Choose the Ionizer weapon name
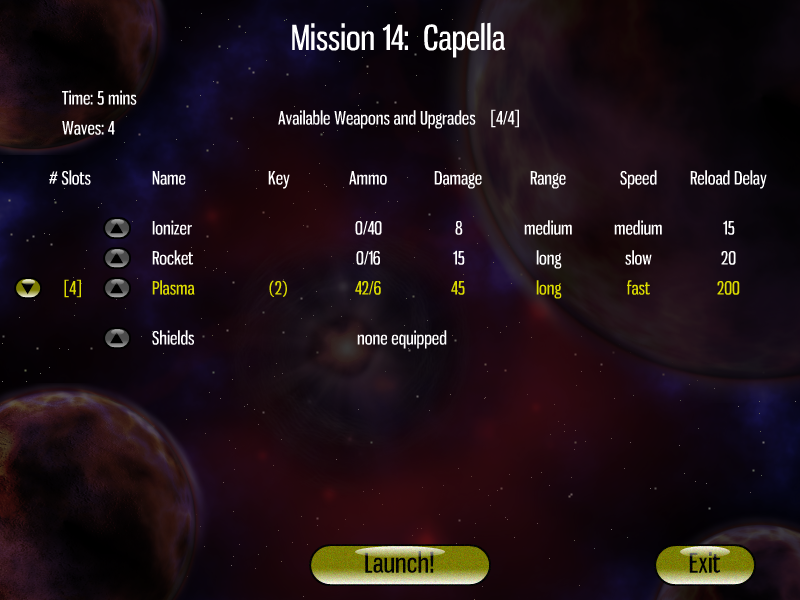The height and width of the screenshot is (600, 800). [x=172, y=229]
